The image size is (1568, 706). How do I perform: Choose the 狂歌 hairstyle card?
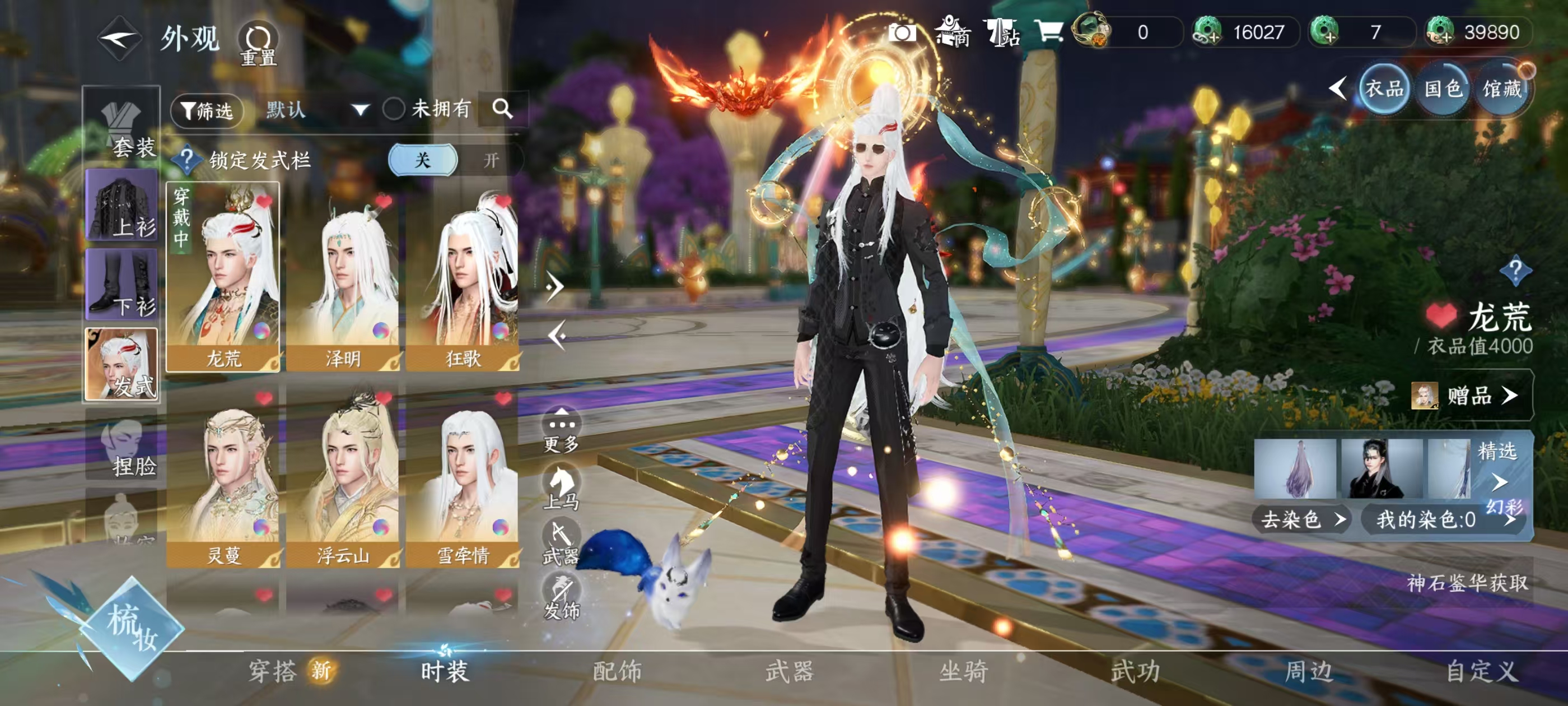coord(463,277)
